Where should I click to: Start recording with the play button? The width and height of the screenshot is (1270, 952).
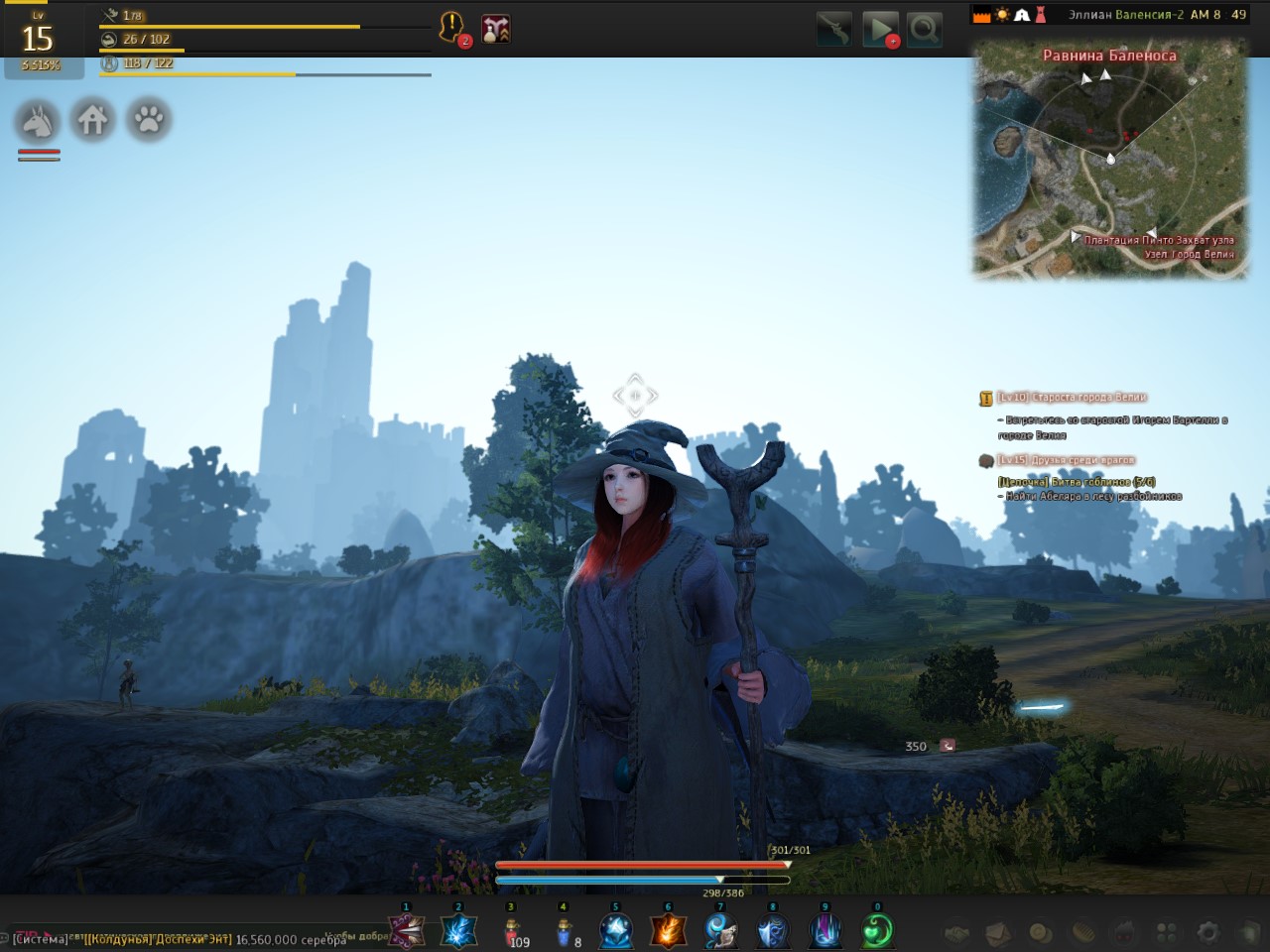coord(879,30)
